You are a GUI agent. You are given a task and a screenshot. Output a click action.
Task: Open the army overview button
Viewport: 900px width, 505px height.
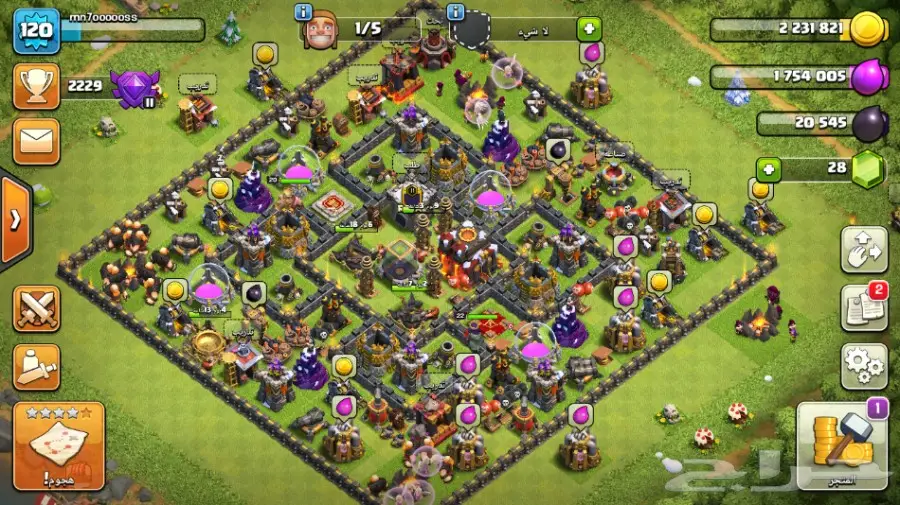pyautogui.click(x=36, y=366)
